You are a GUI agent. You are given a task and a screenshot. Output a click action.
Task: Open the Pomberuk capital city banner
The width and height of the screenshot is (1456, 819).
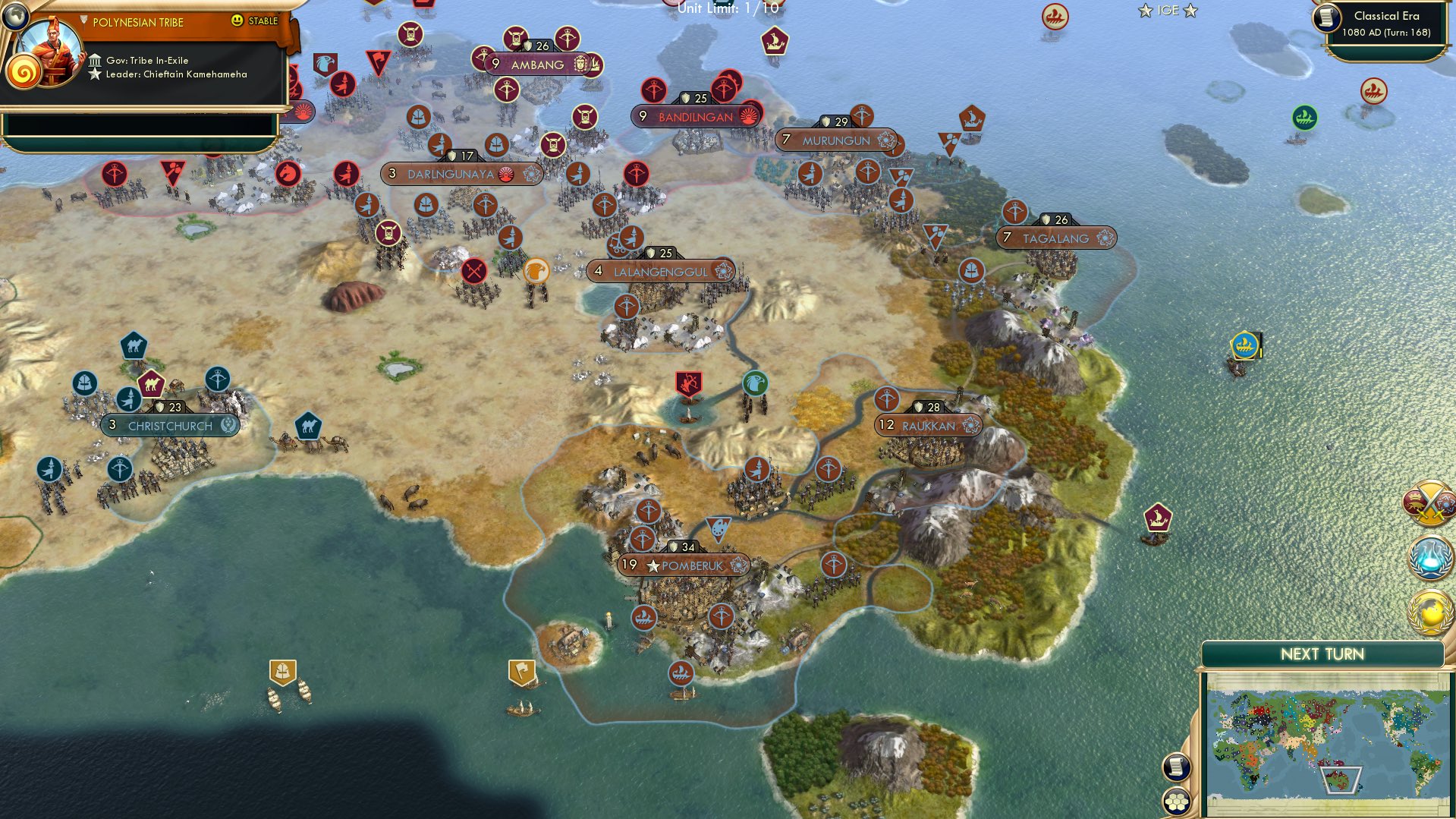(x=682, y=565)
